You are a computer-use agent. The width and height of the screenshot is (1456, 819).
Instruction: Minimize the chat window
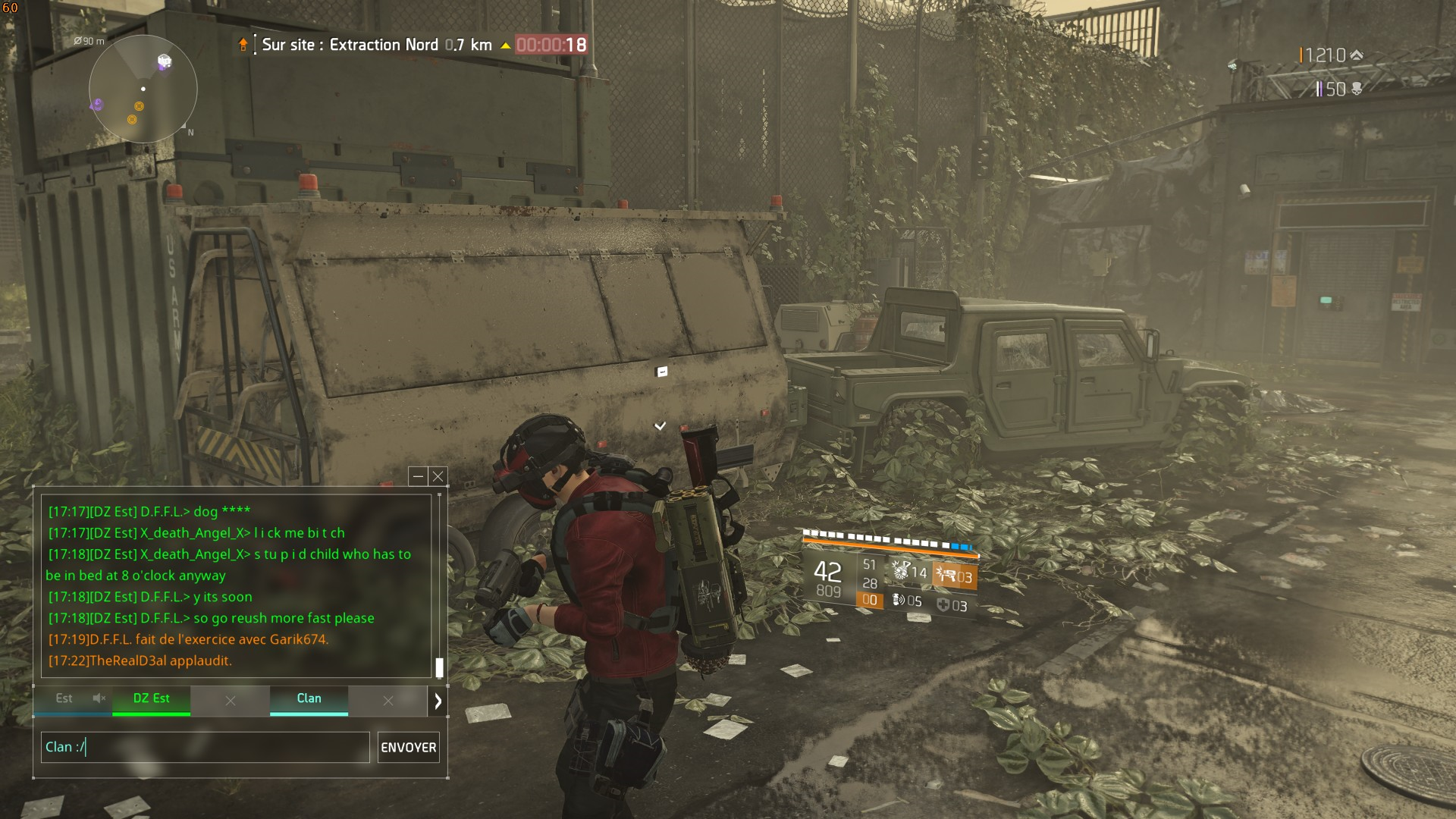pyautogui.click(x=418, y=476)
